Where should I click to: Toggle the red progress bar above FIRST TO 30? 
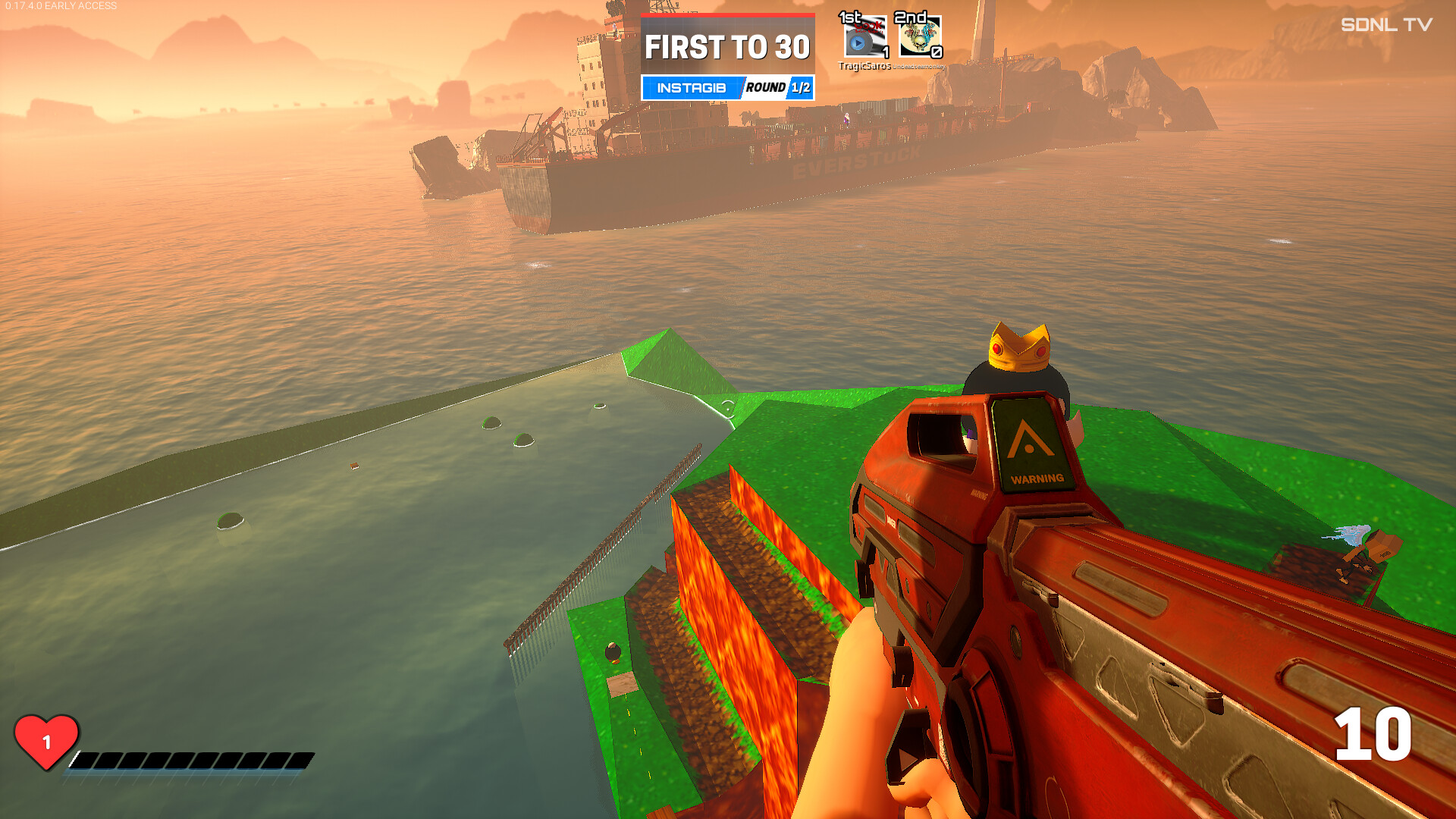click(x=728, y=14)
